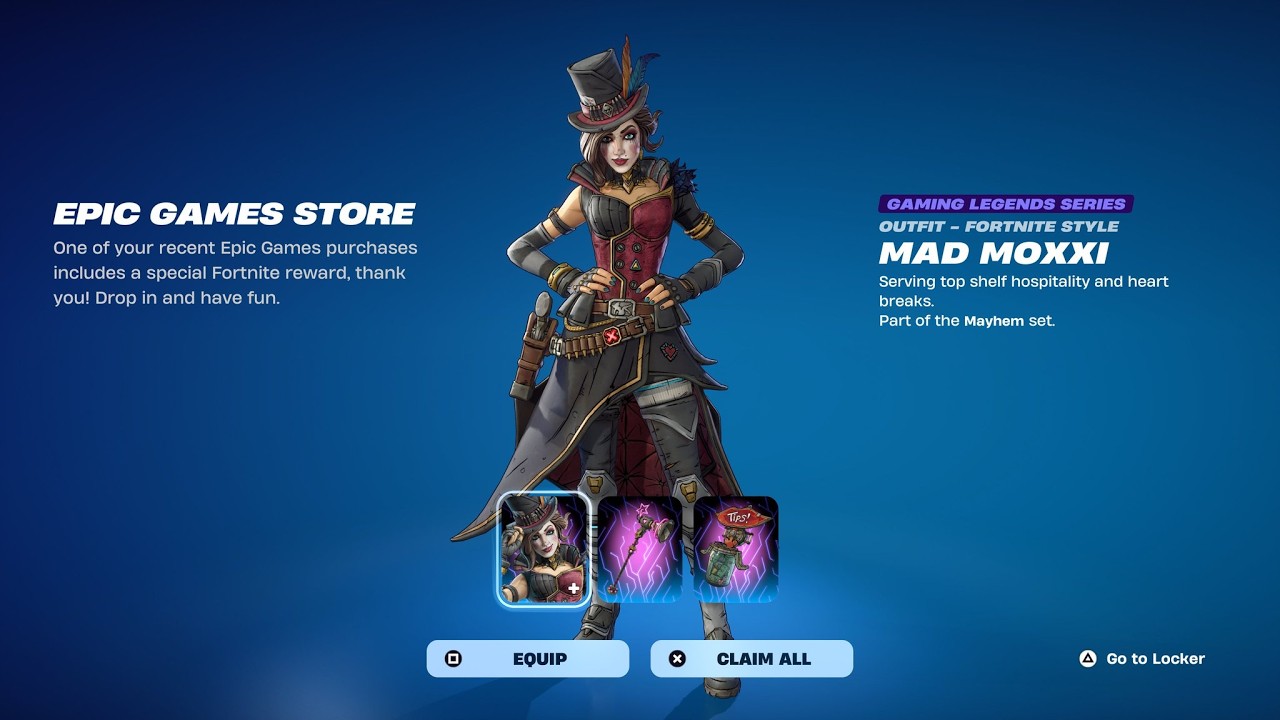Viewport: 1280px width, 720px height.
Task: Go to Locker
Action: coord(1143,659)
